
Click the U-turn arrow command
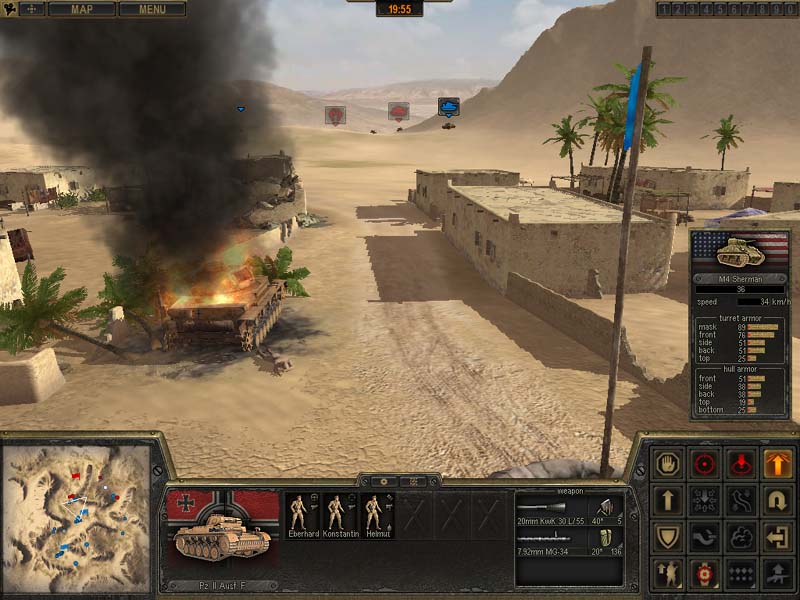[777, 500]
